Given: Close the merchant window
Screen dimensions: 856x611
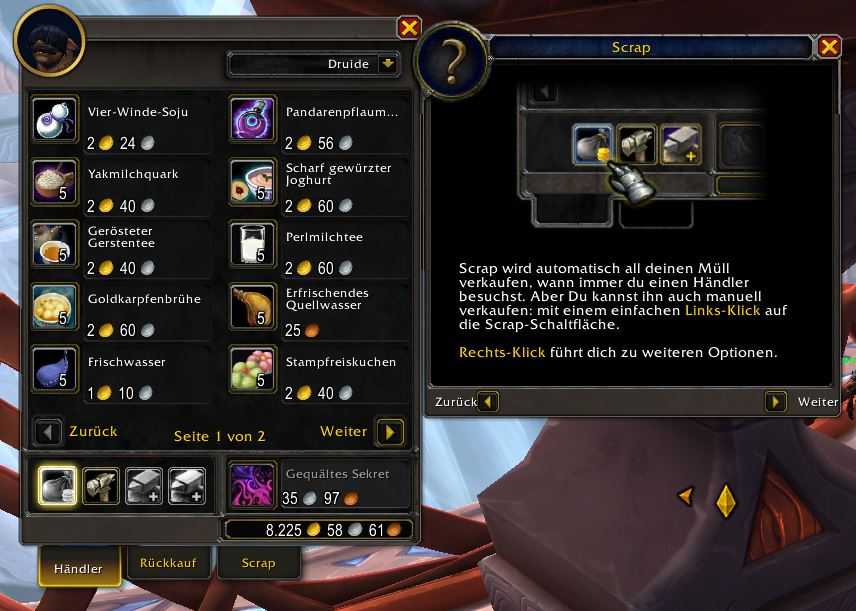Looking at the screenshot, I should tap(408, 27).
